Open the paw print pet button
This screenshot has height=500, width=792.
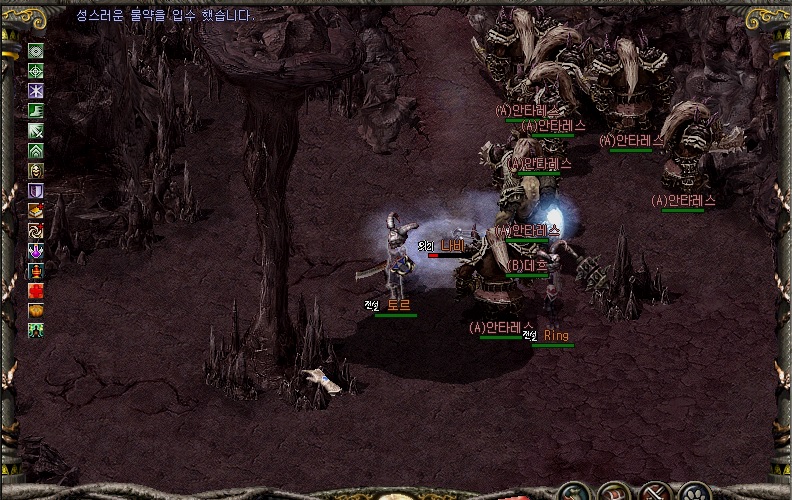point(694,493)
